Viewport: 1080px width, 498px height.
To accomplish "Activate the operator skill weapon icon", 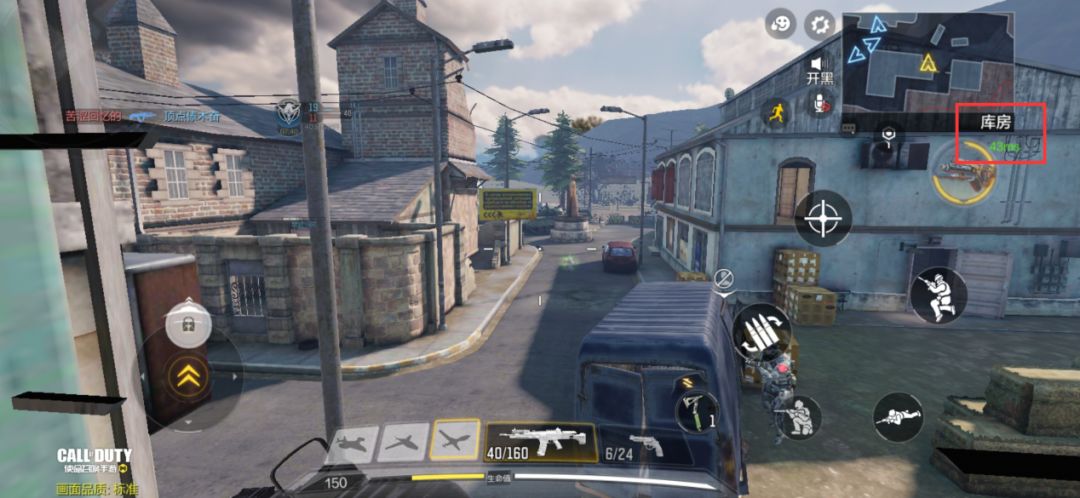I will point(963,174).
